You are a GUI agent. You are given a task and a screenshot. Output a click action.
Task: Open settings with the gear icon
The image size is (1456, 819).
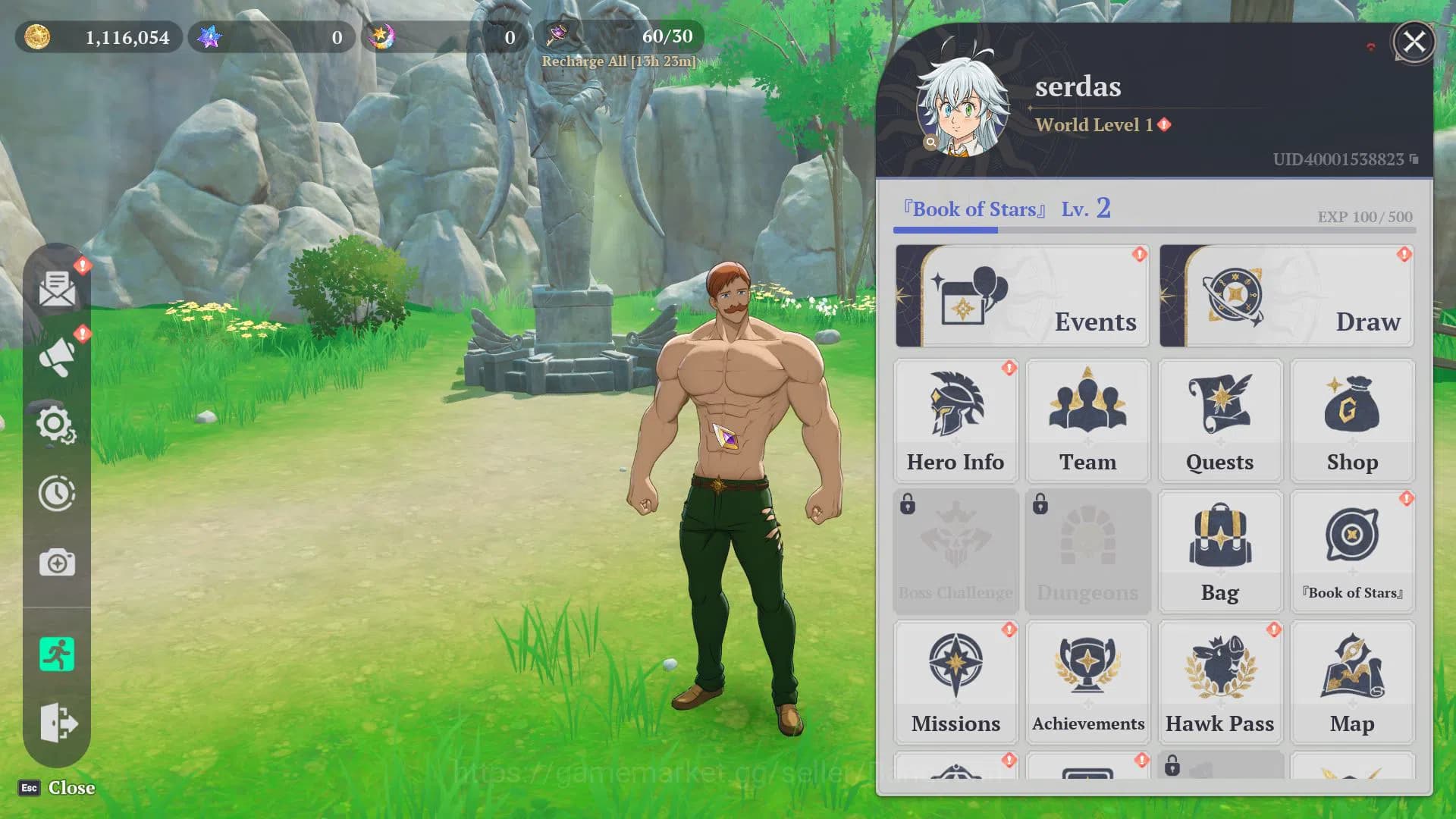pos(57,425)
